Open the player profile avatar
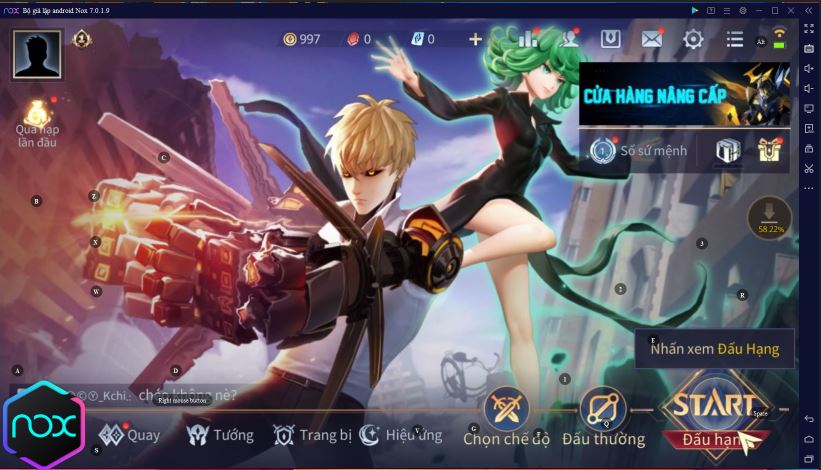The height and width of the screenshot is (470, 821). 37,53
